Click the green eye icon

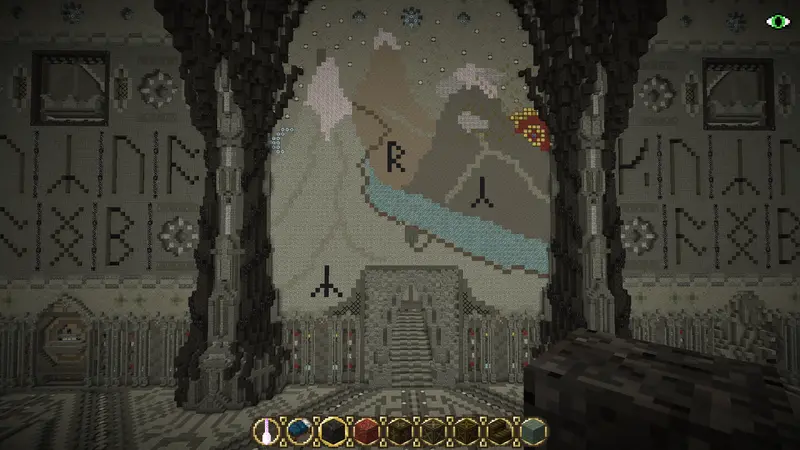click(777, 20)
